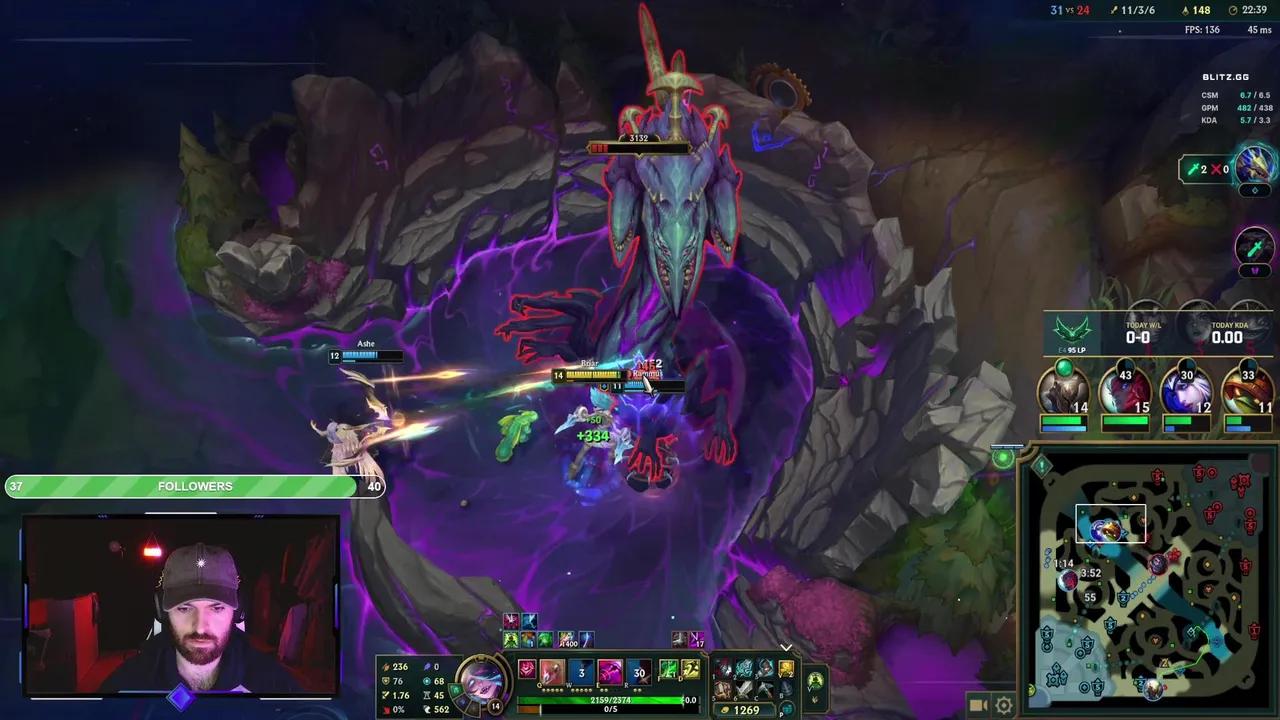
Task: Collapse the HUD using the chevron arrow
Action: pyautogui.click(x=786, y=648)
